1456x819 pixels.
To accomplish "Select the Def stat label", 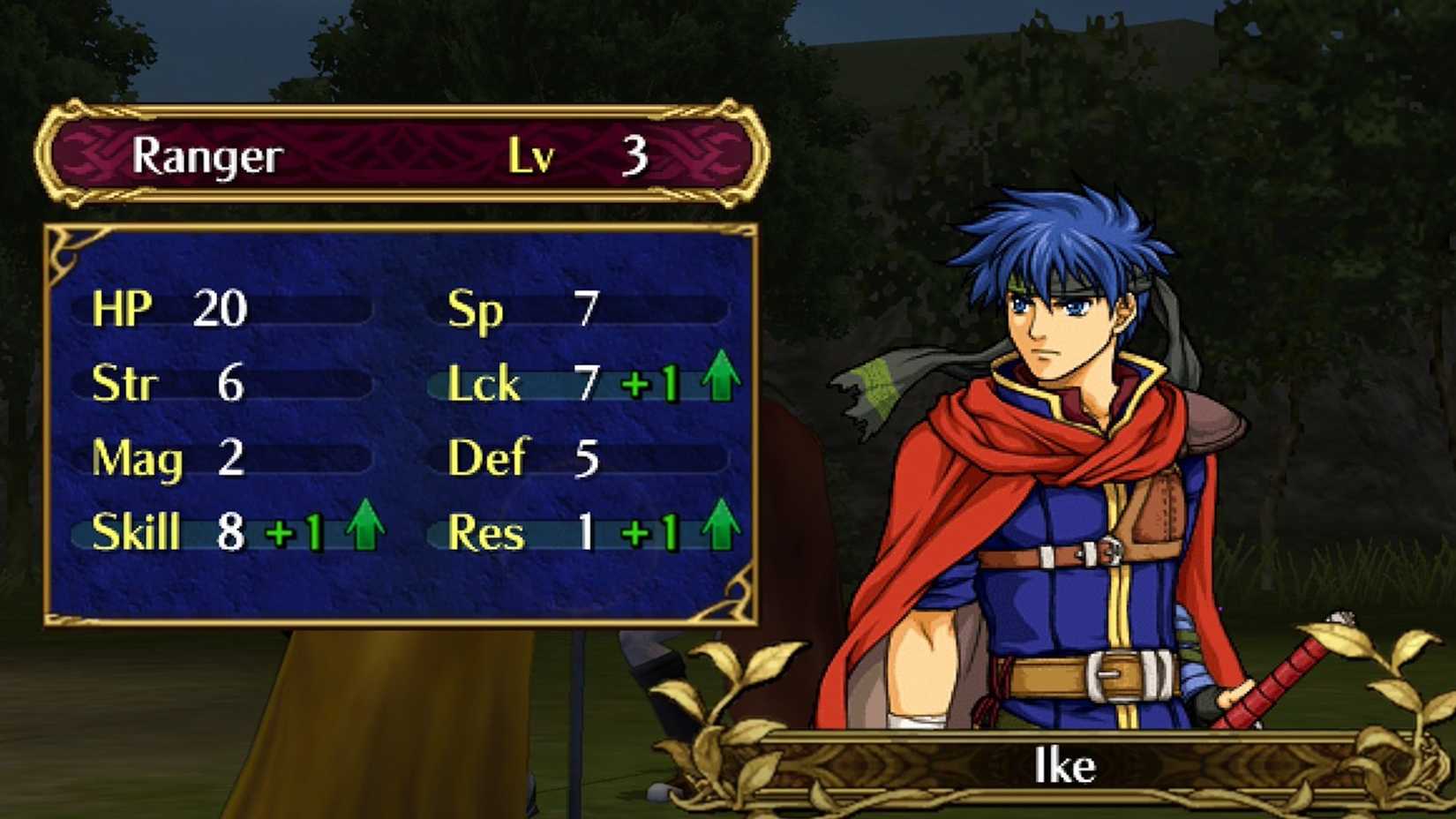I will tap(487, 457).
